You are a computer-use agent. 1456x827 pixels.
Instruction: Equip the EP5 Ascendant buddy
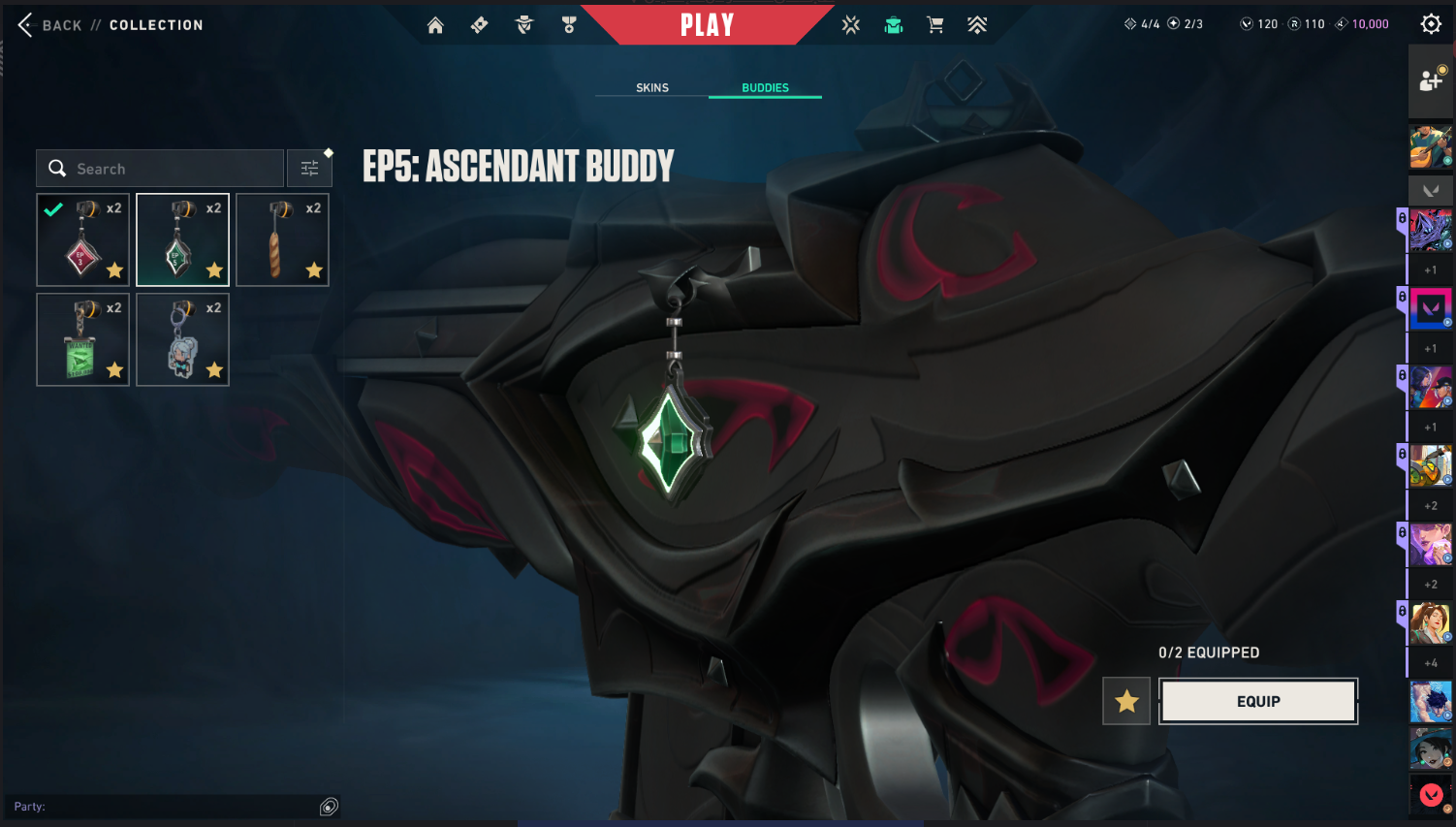[x=1258, y=701]
